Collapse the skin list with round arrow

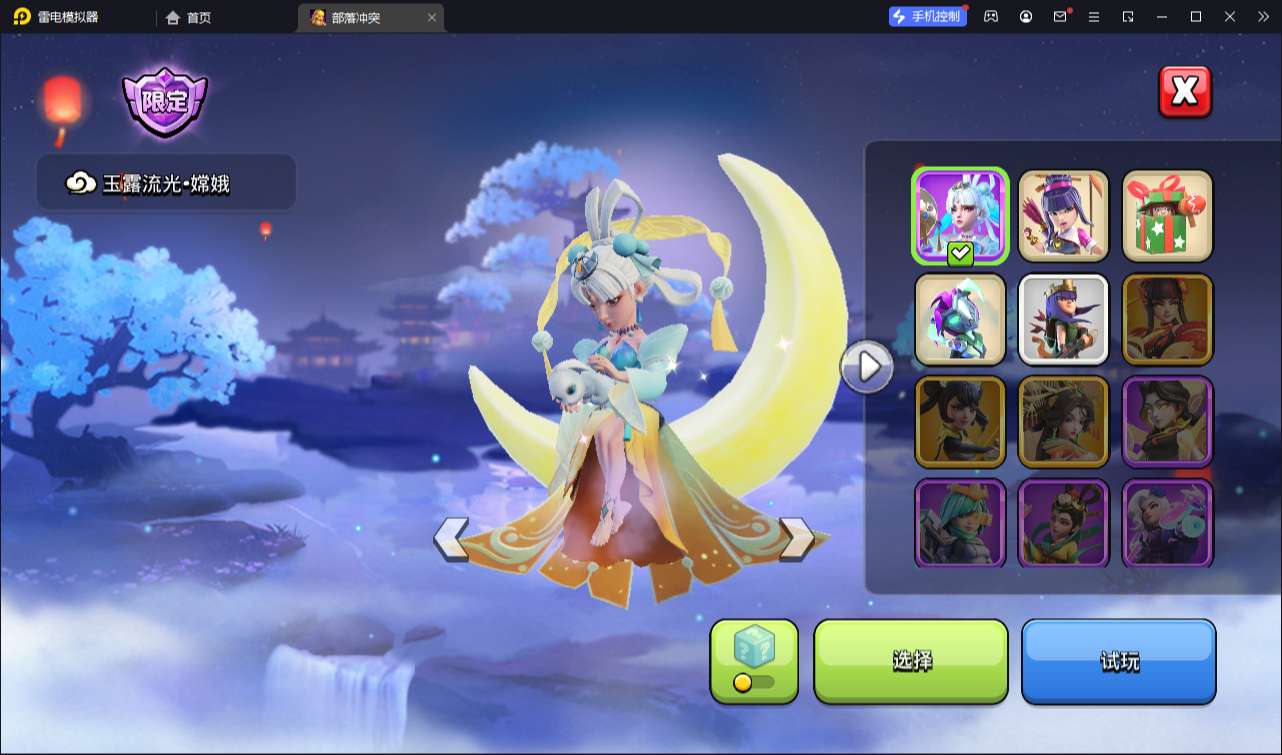point(867,367)
